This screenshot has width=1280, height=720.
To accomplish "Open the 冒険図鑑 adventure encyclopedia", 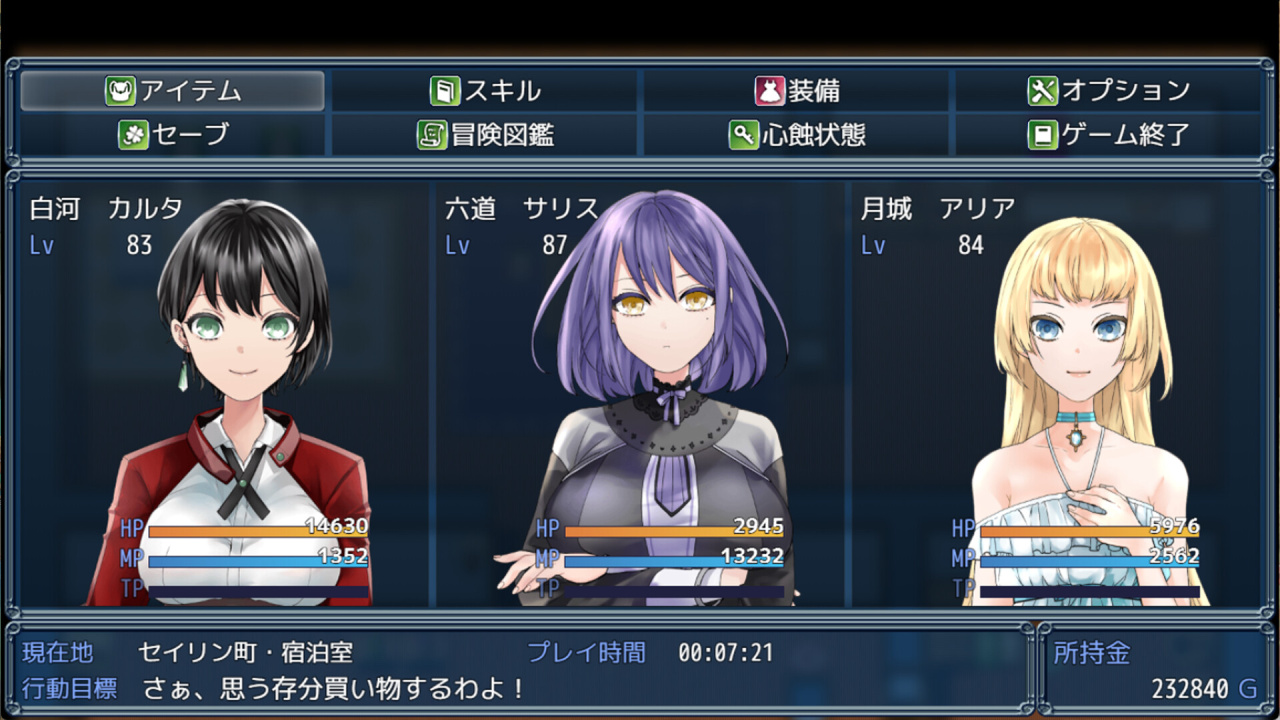I will [x=485, y=134].
